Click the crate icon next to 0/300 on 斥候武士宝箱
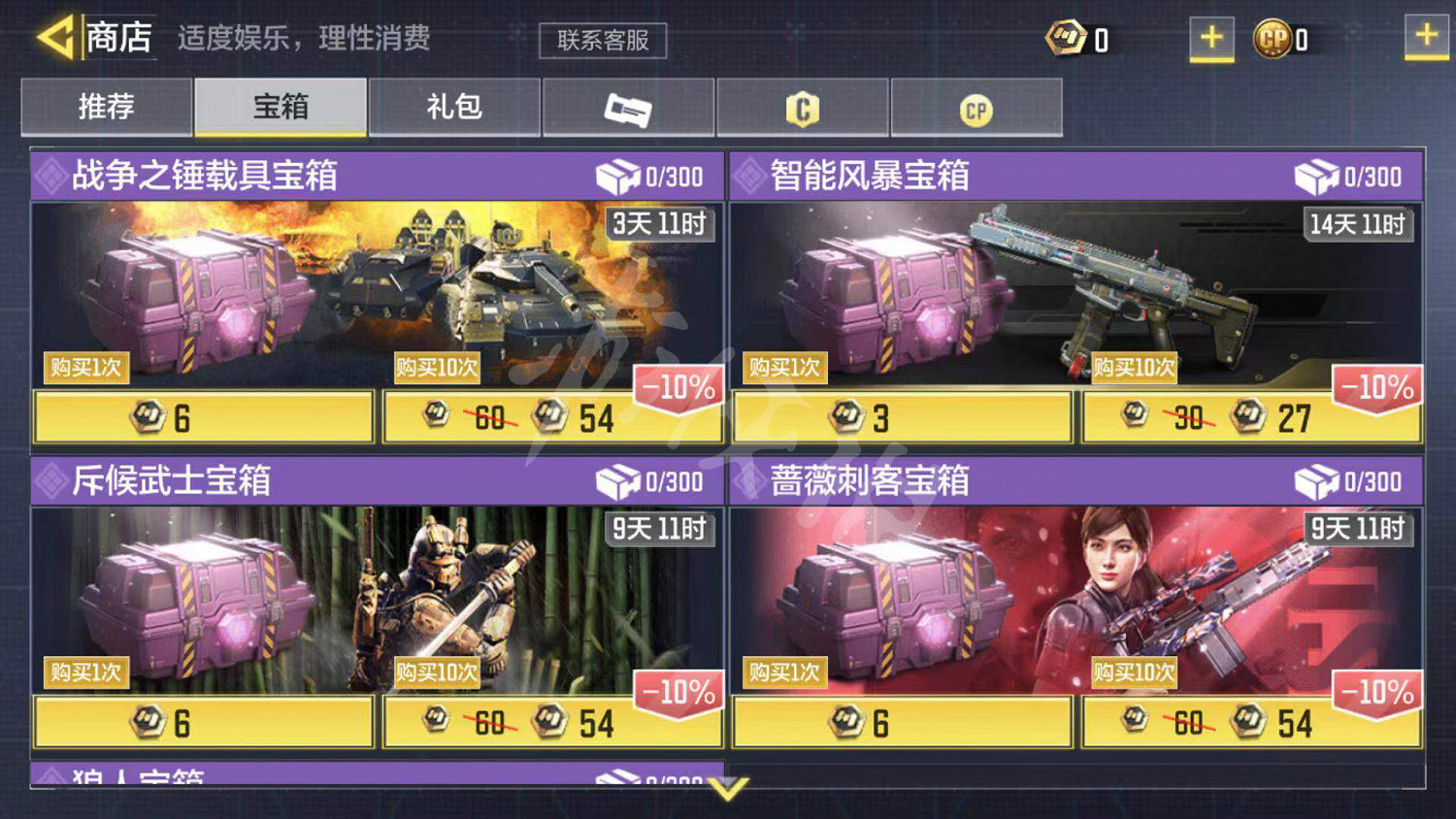Image resolution: width=1456 pixels, height=819 pixels. [x=617, y=482]
